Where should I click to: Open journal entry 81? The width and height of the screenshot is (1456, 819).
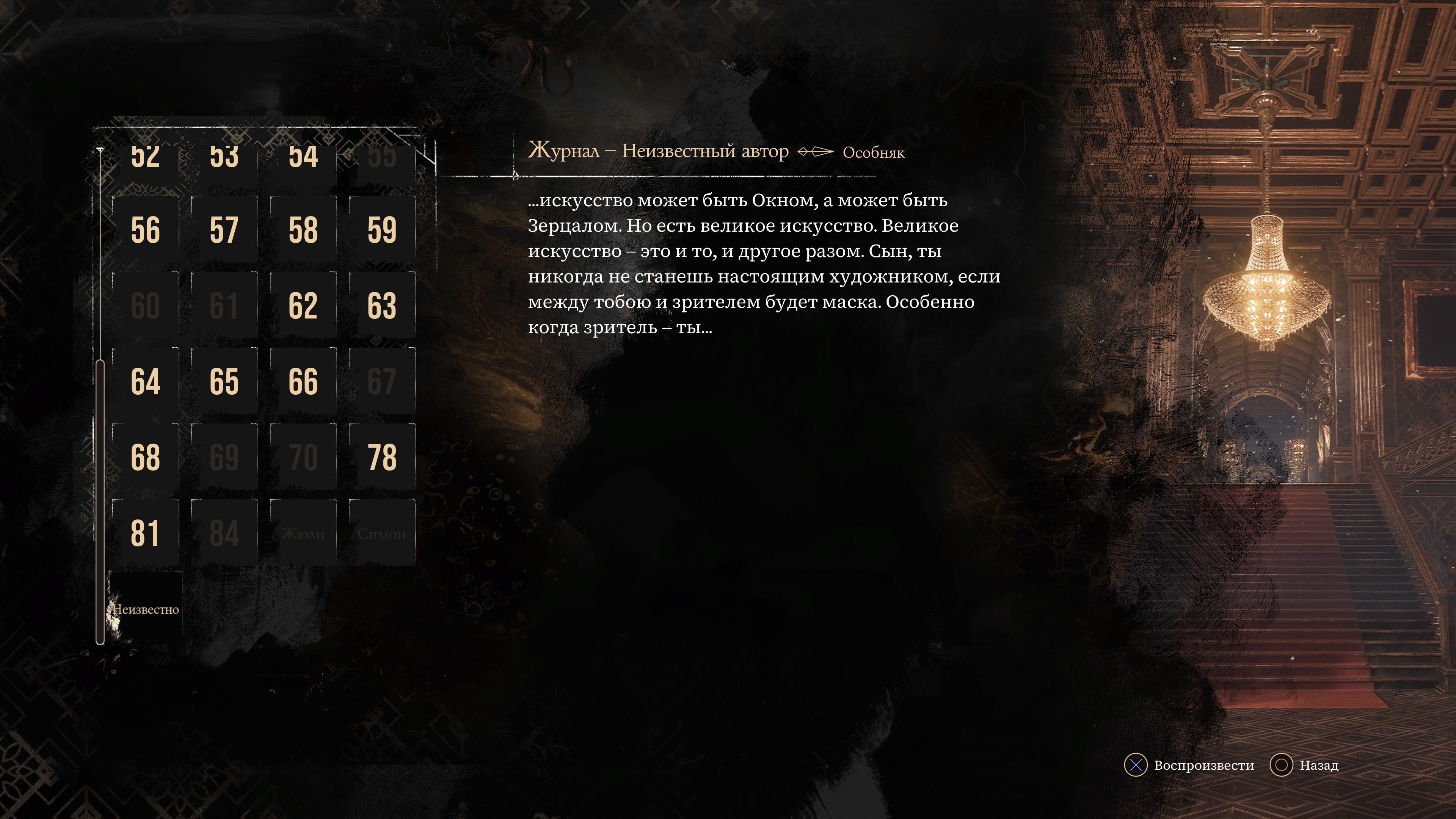[x=145, y=532]
